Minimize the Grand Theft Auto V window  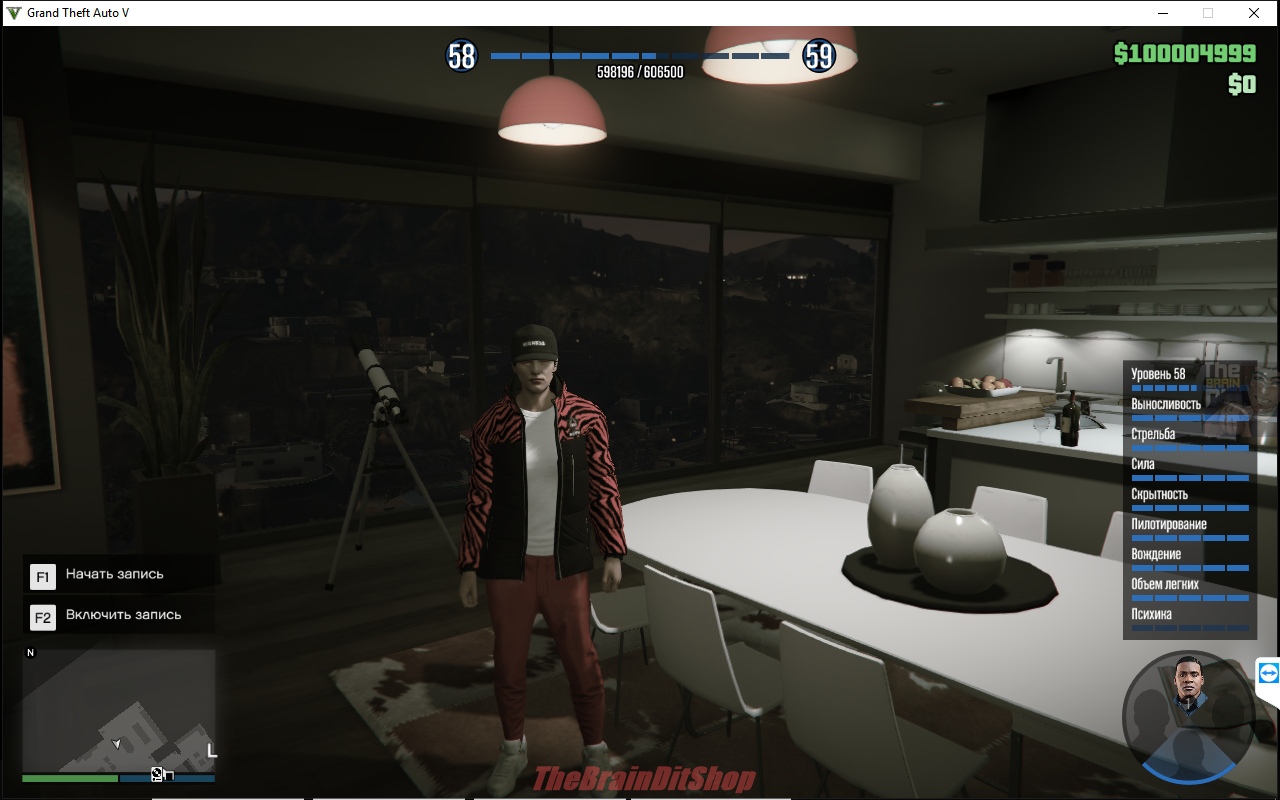(x=1163, y=13)
